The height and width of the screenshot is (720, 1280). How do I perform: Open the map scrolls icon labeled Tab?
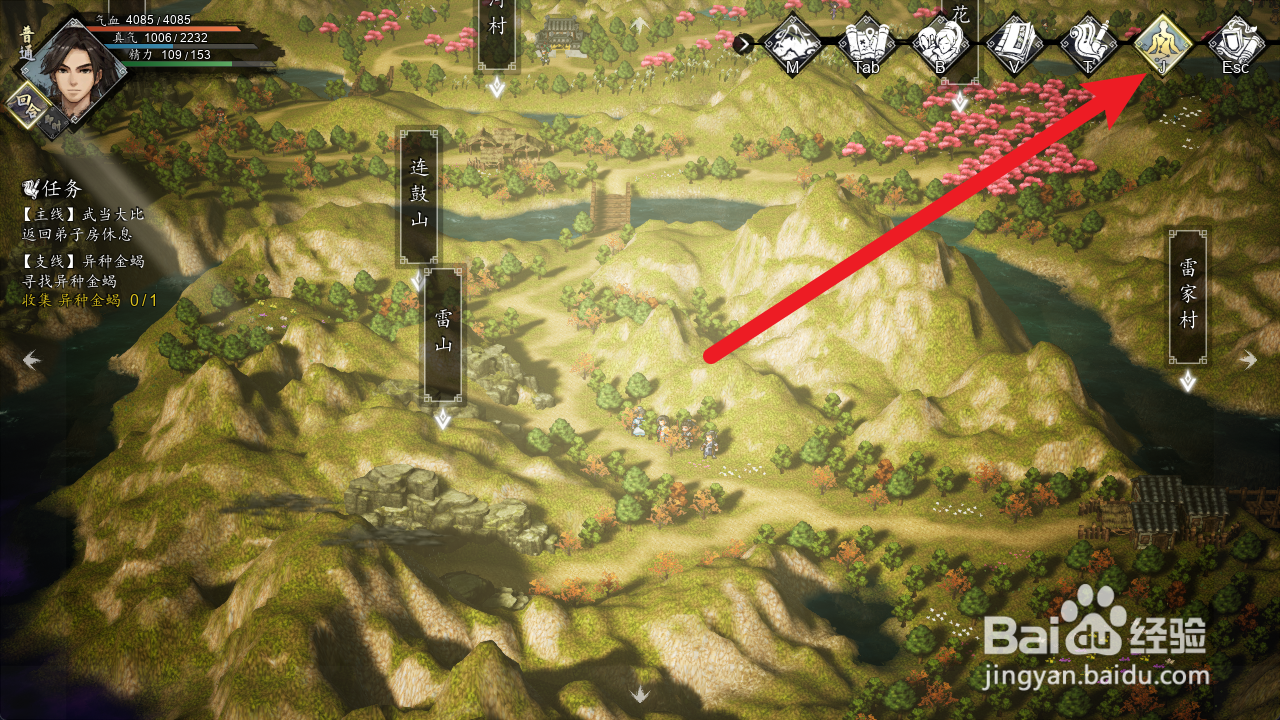(866, 43)
